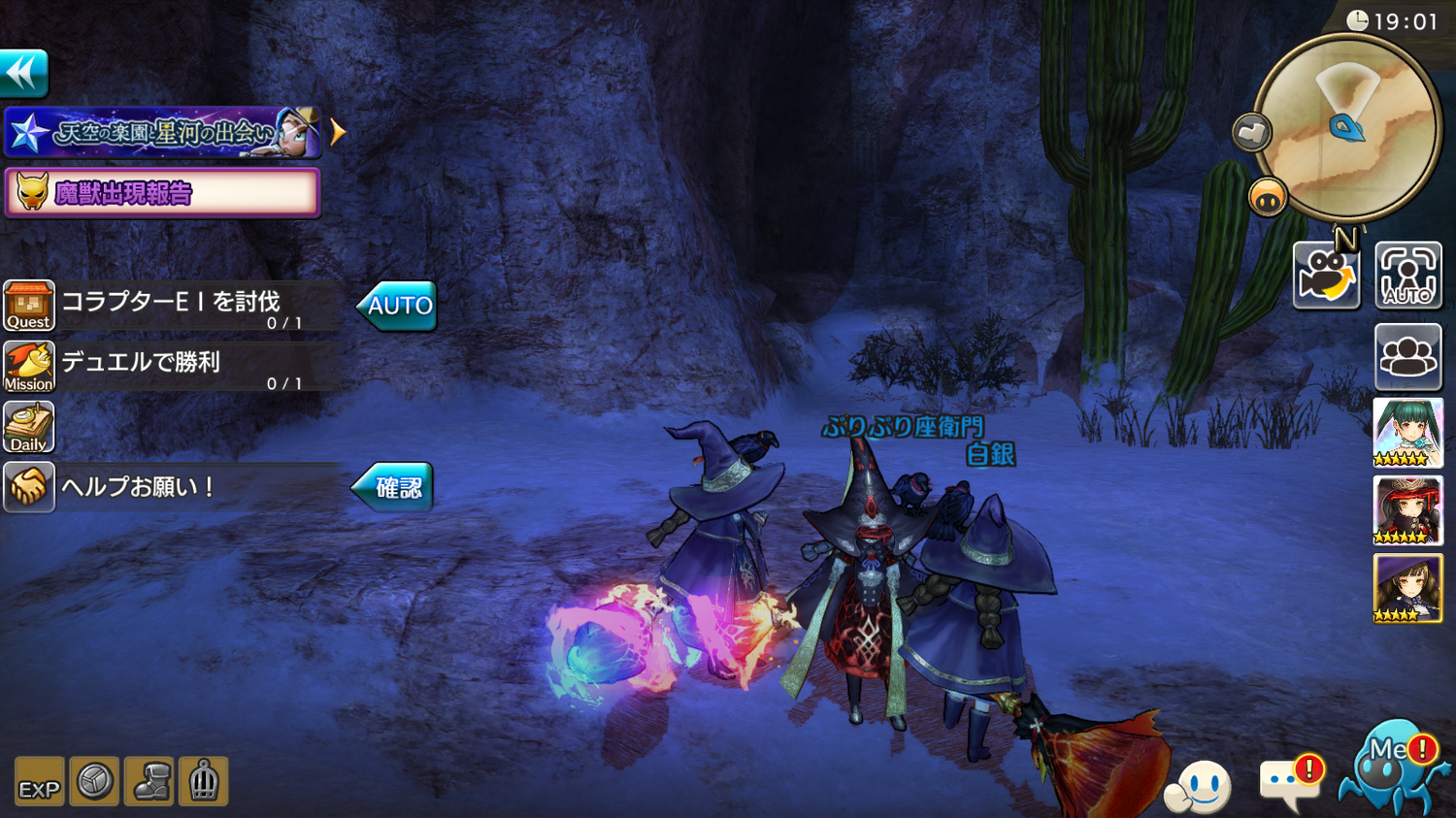Screen dimensions: 1456x818
Task: Open the chat speech bubble
Action: tap(1288, 781)
